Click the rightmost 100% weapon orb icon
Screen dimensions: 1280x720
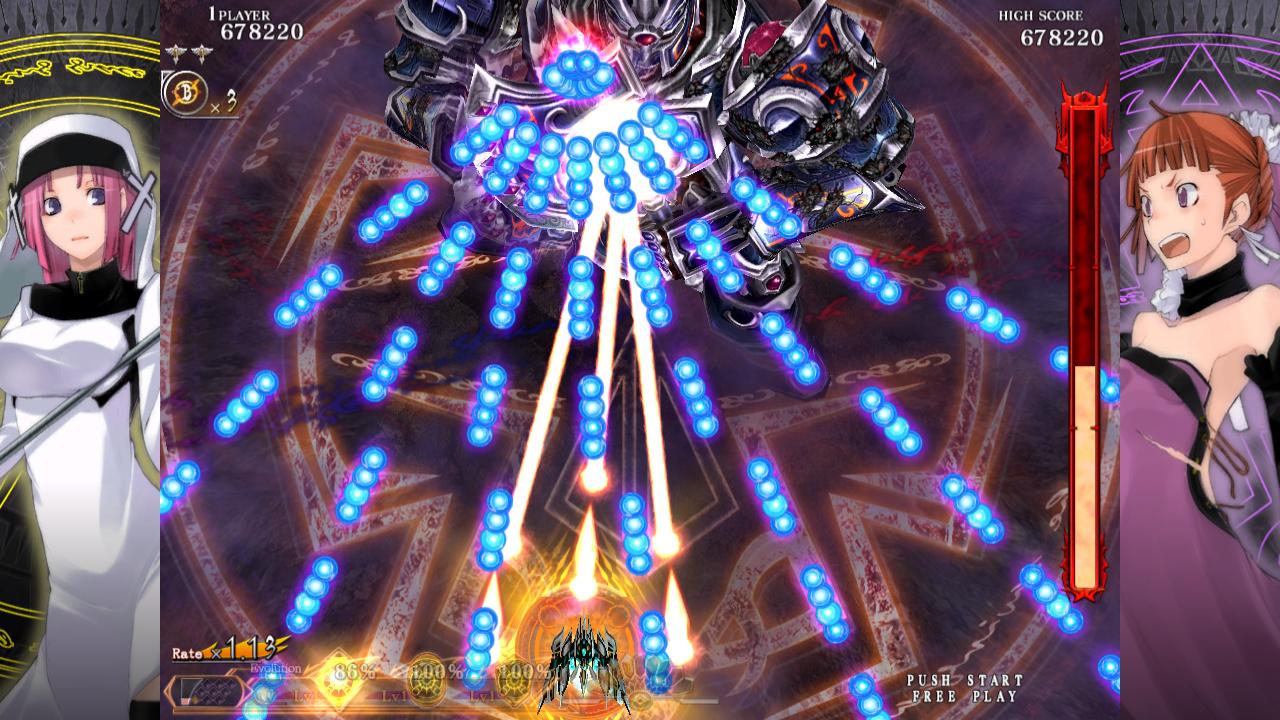tap(516, 682)
